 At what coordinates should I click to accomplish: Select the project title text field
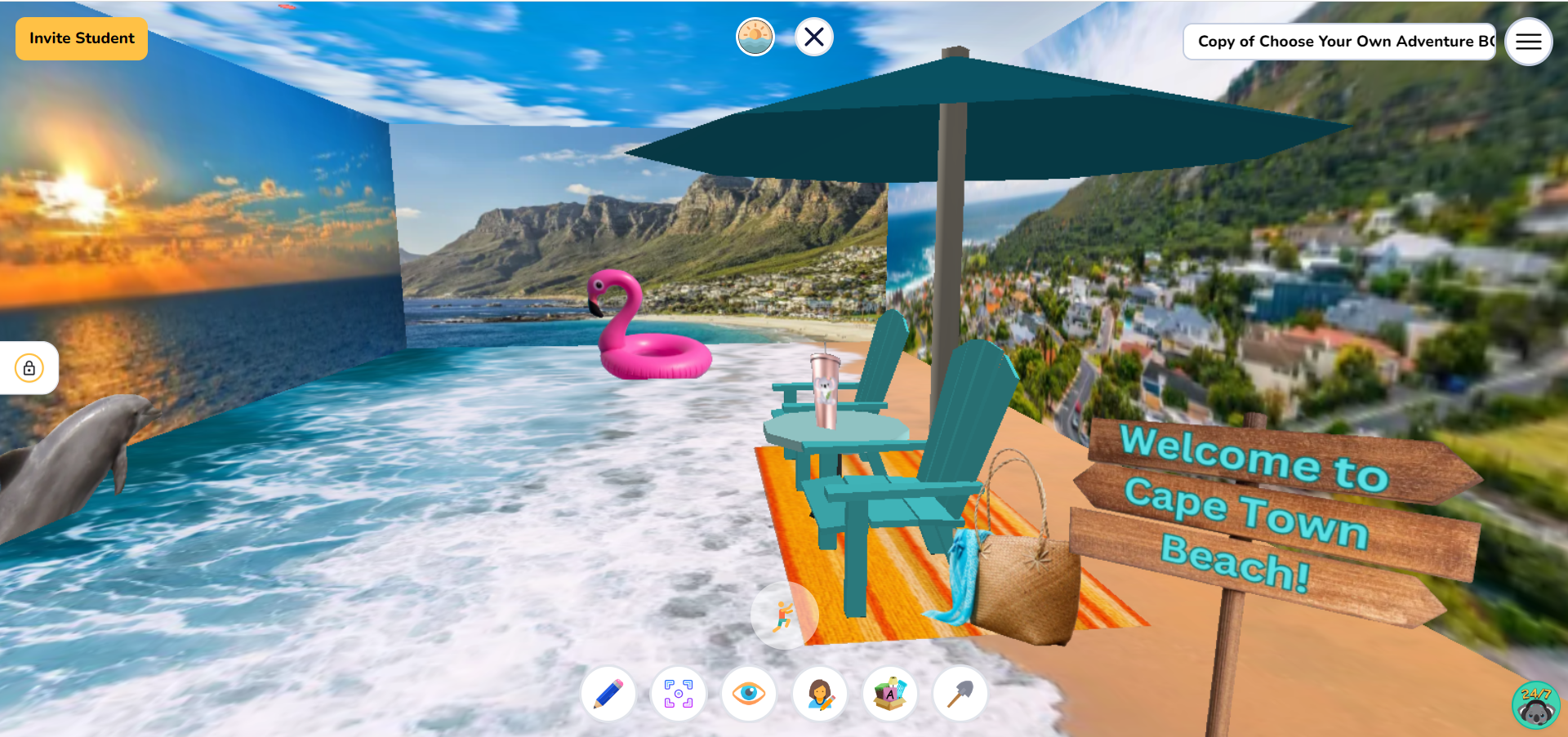click(1339, 41)
